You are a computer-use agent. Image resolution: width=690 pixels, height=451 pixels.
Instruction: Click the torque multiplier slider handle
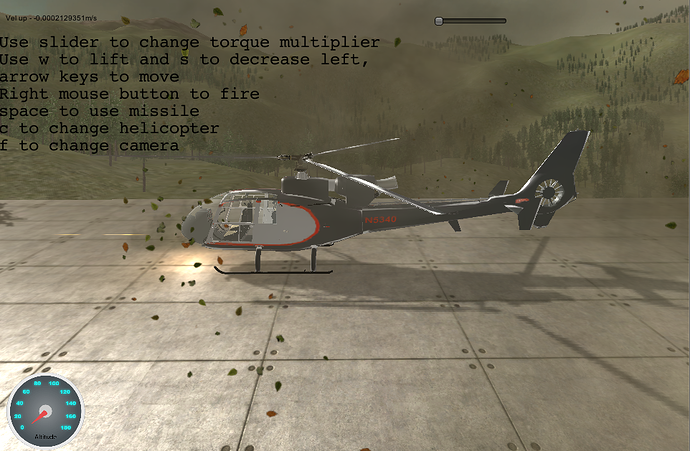pos(441,20)
